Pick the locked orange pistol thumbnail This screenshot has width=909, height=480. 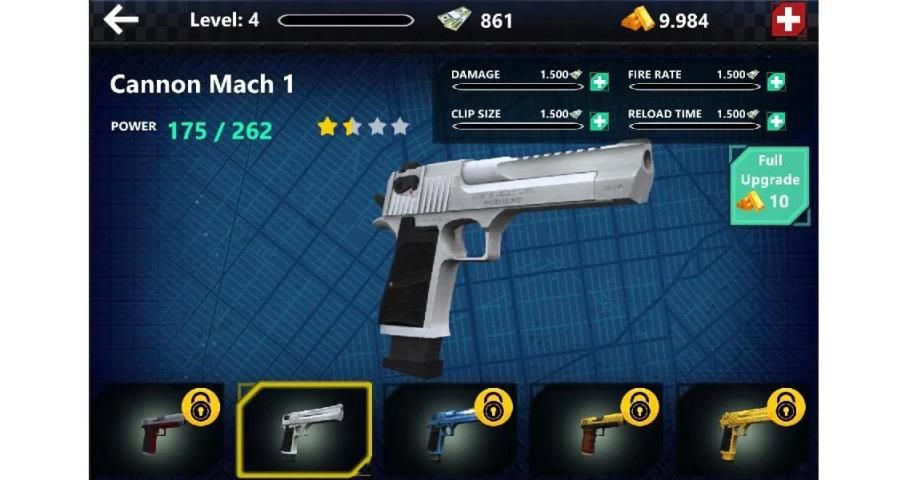pos(597,428)
